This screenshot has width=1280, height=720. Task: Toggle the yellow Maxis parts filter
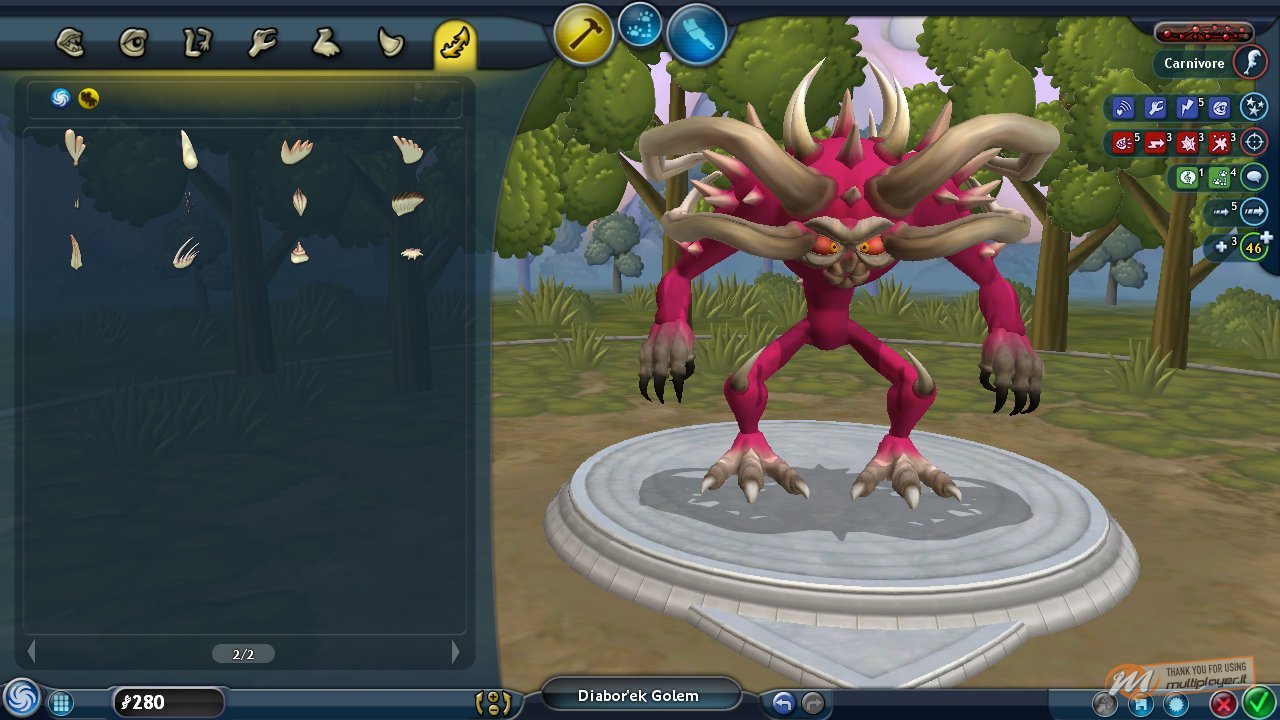click(88, 99)
